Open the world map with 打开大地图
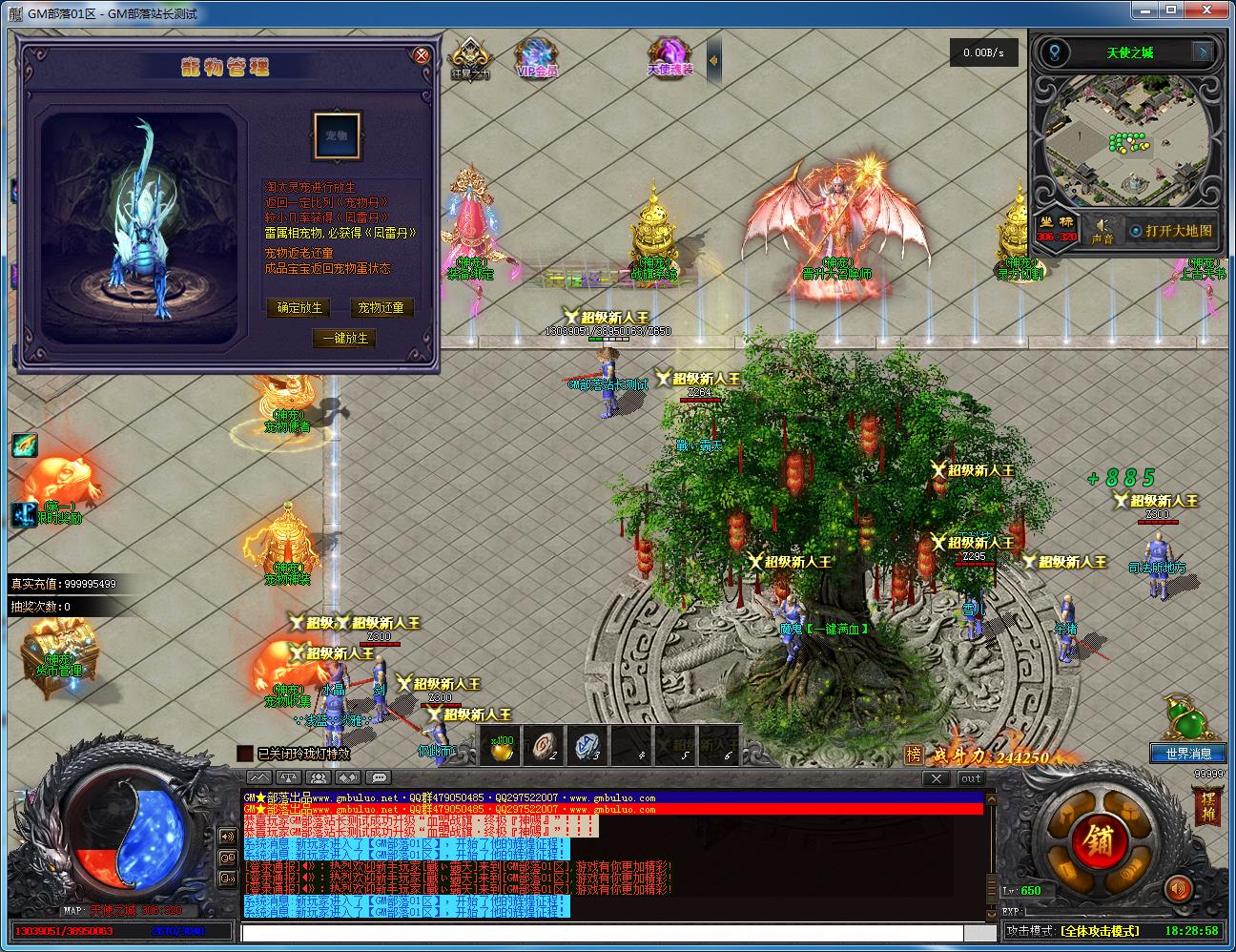Viewport: 1236px width, 952px height. coord(1171,231)
